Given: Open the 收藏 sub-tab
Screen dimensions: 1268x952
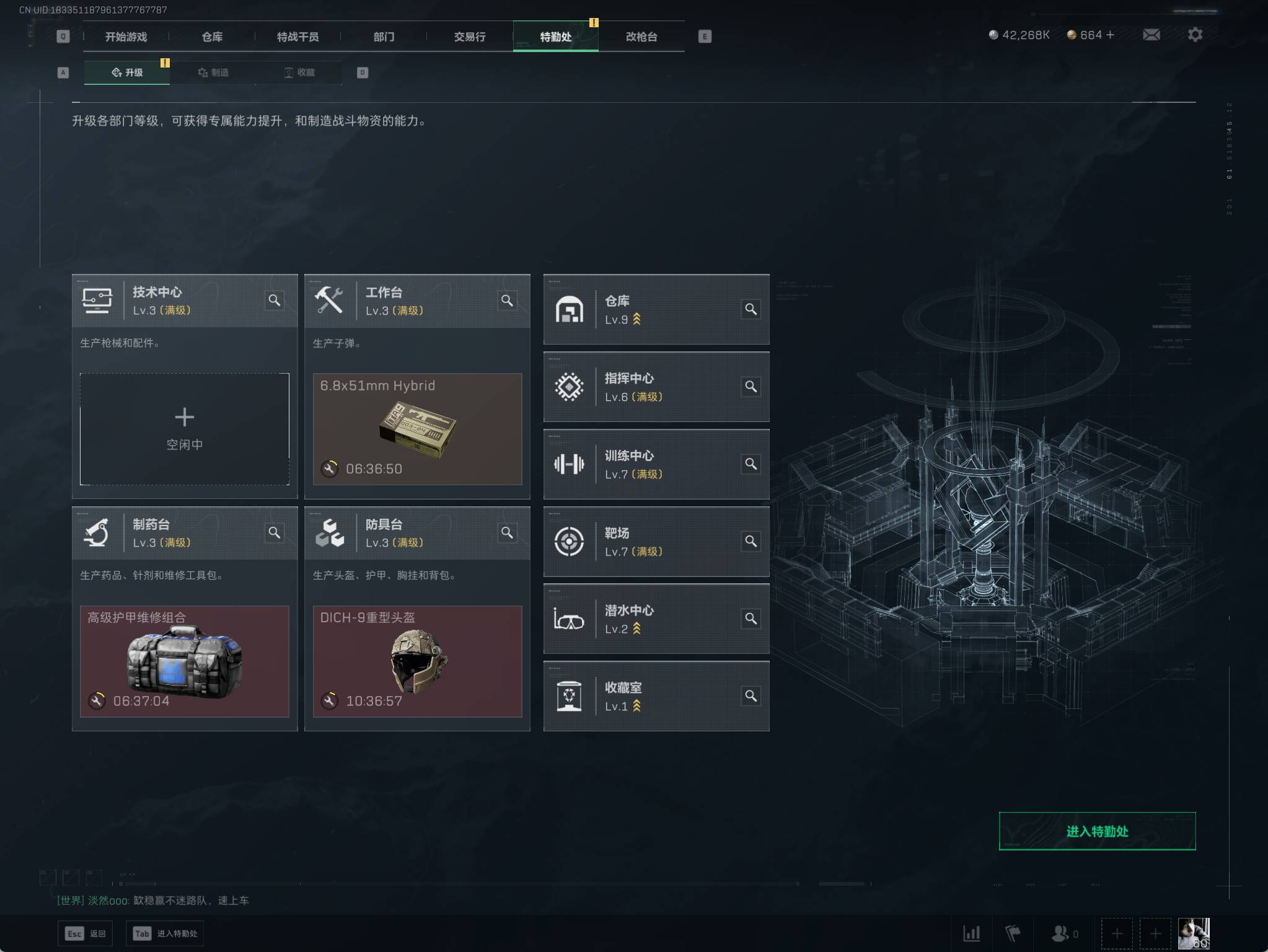Looking at the screenshot, I should point(299,73).
